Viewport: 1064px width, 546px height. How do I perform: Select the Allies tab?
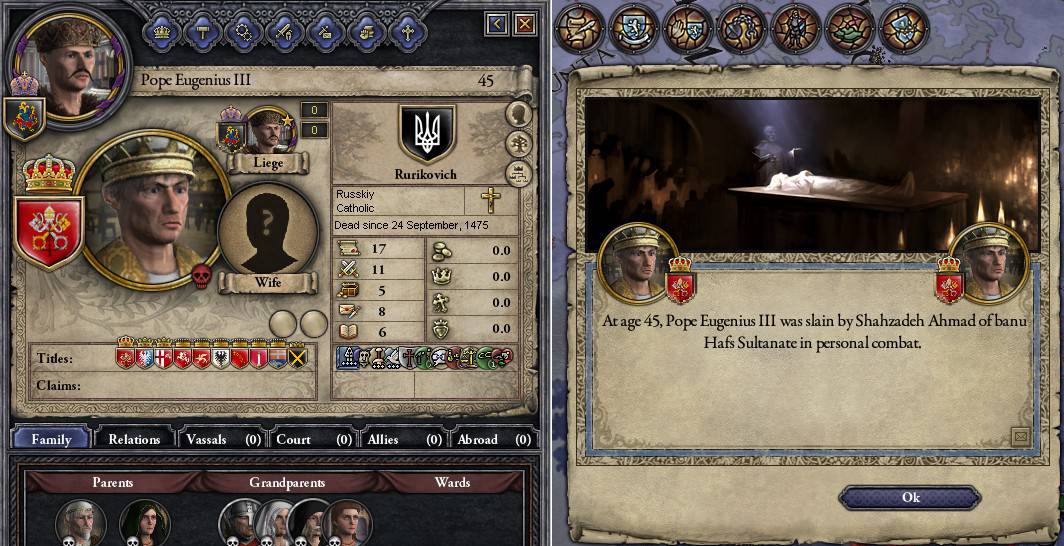tap(402, 439)
